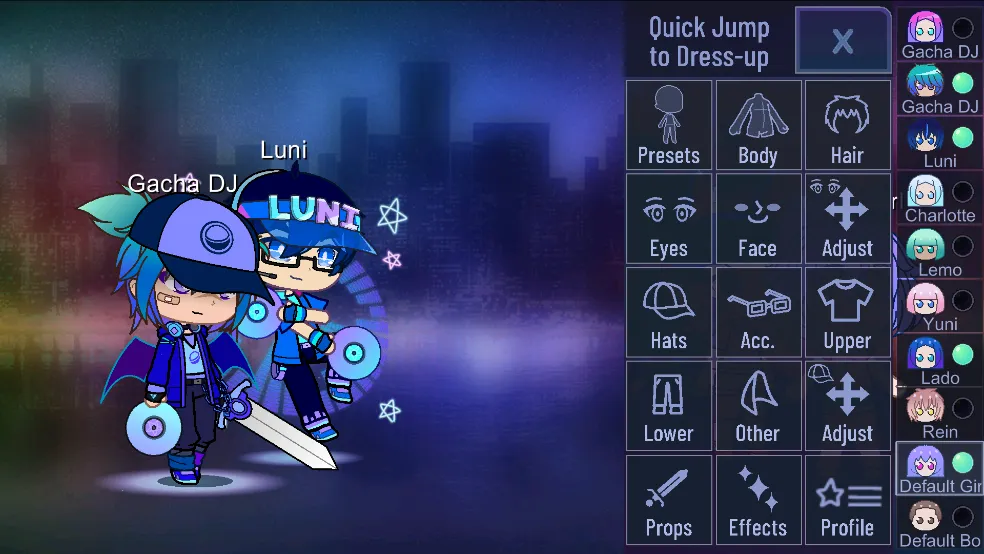Choose the Acc. accessories button

[x=758, y=312]
